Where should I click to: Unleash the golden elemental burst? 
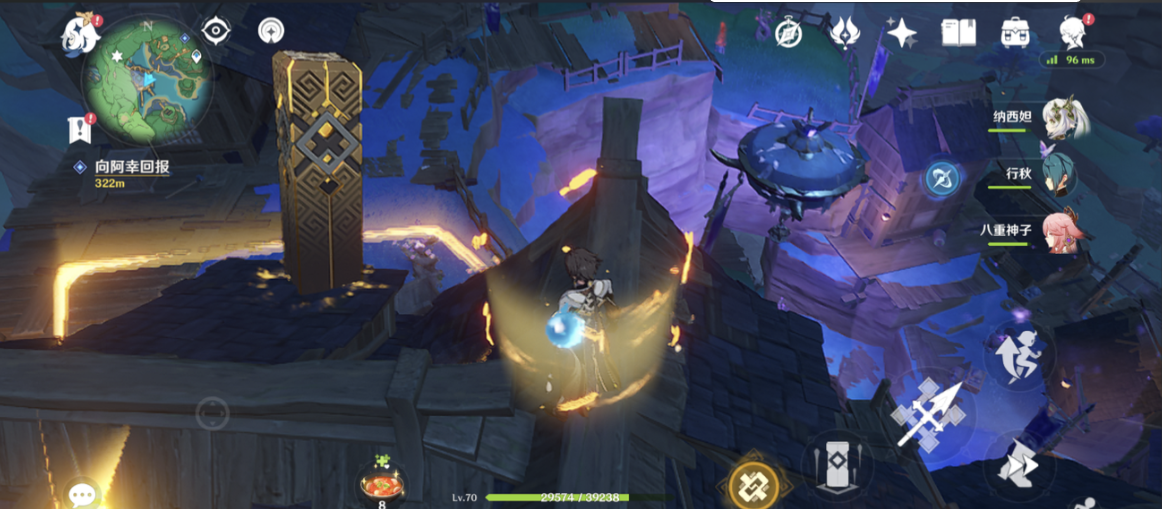pos(753,485)
